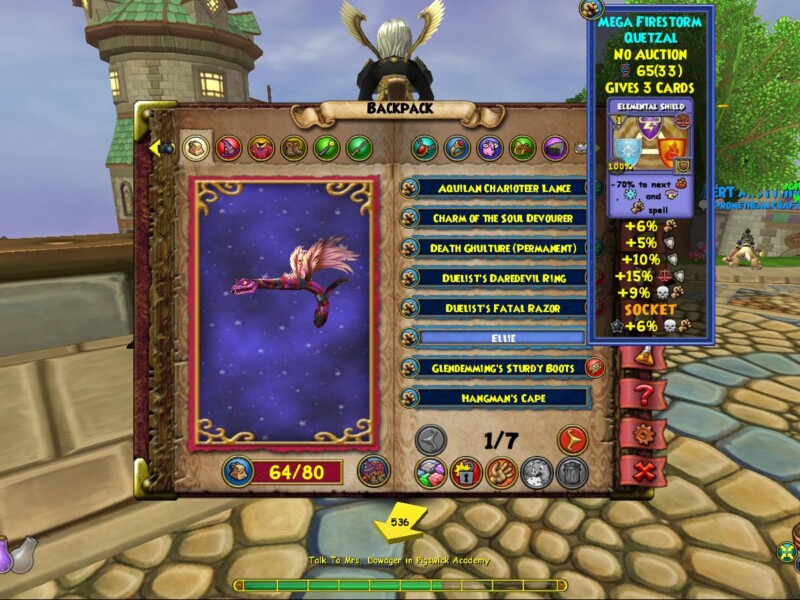Image resolution: width=800 pixels, height=600 pixels.
Task: Pick the Duelist's Daredevil Ring
Action: pos(502,278)
